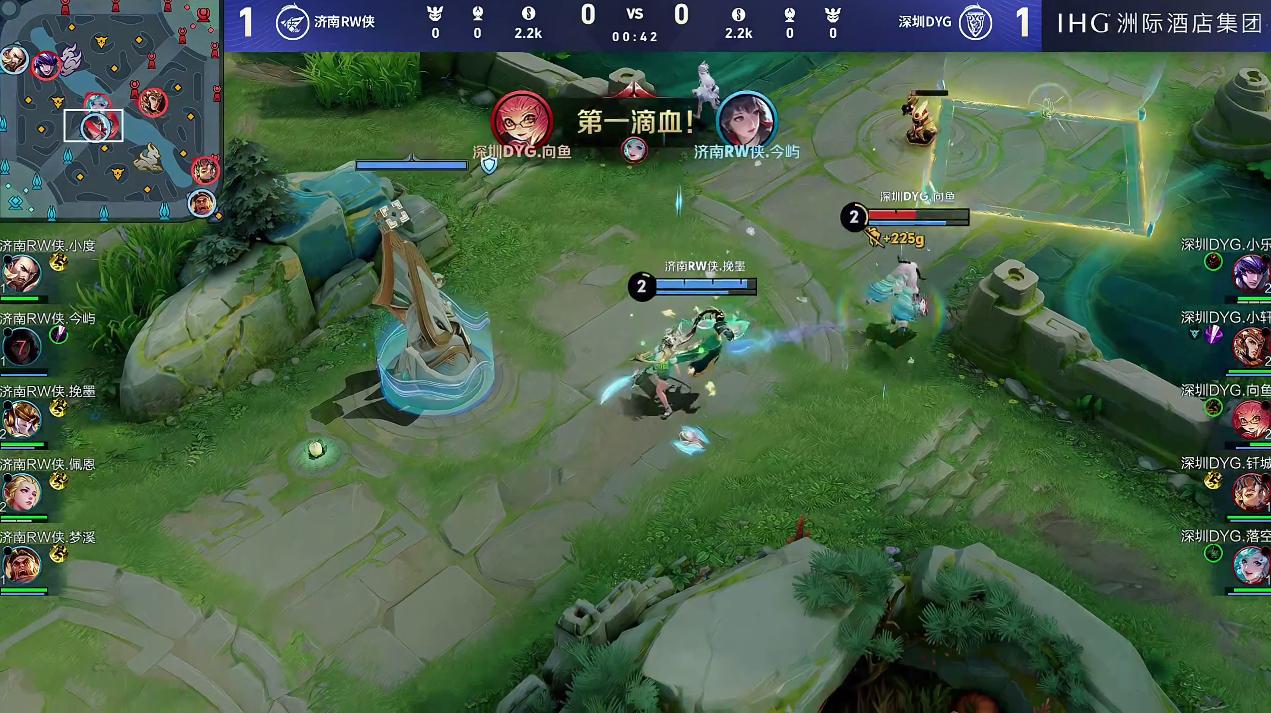Select player 深圳DYG.落空's hero portrait
Screen dimensions: 1271x713
pos(1252,567)
